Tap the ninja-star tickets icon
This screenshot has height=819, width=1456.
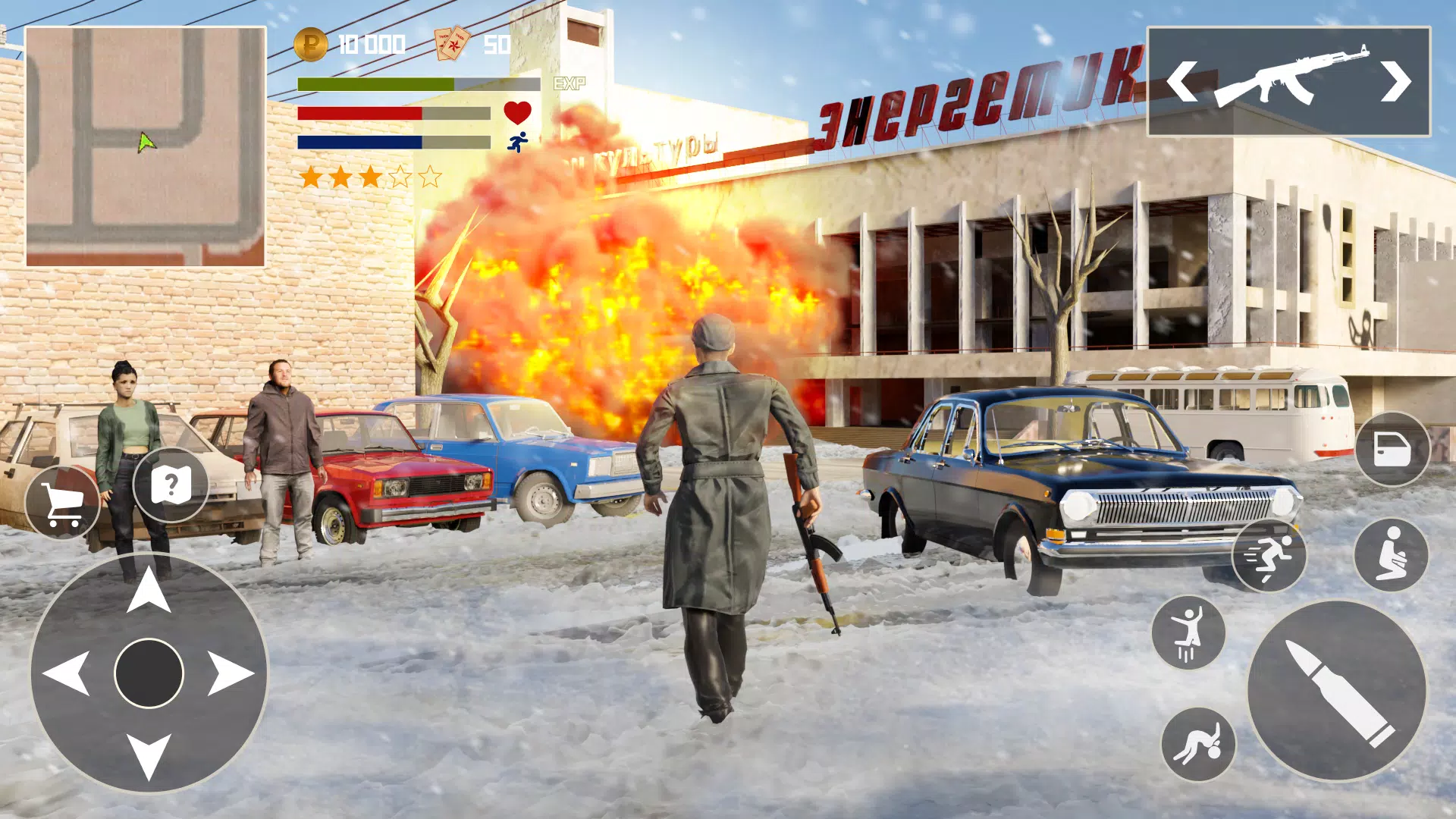[x=453, y=43]
